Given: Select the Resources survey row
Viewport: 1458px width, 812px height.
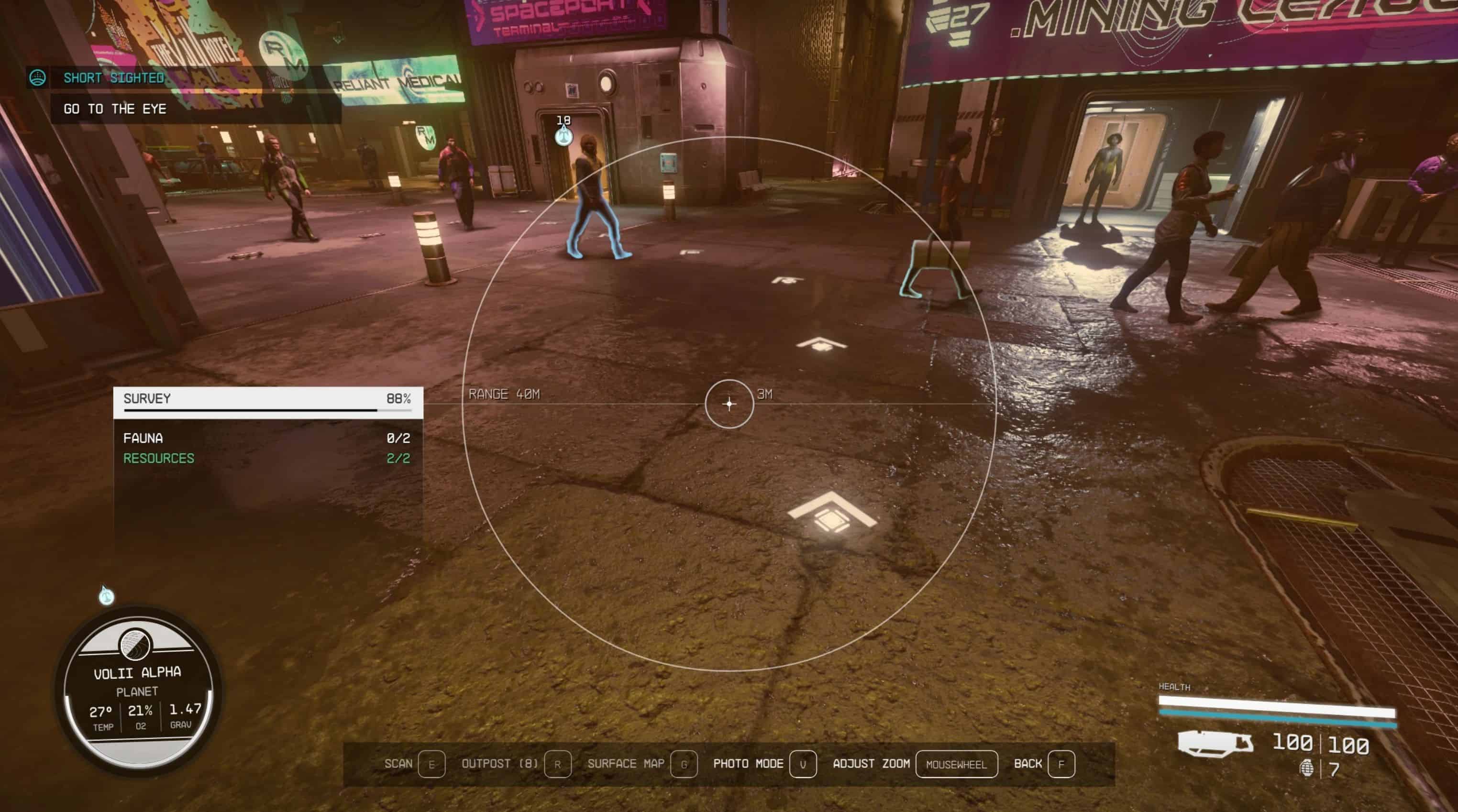Looking at the screenshot, I should pos(266,458).
